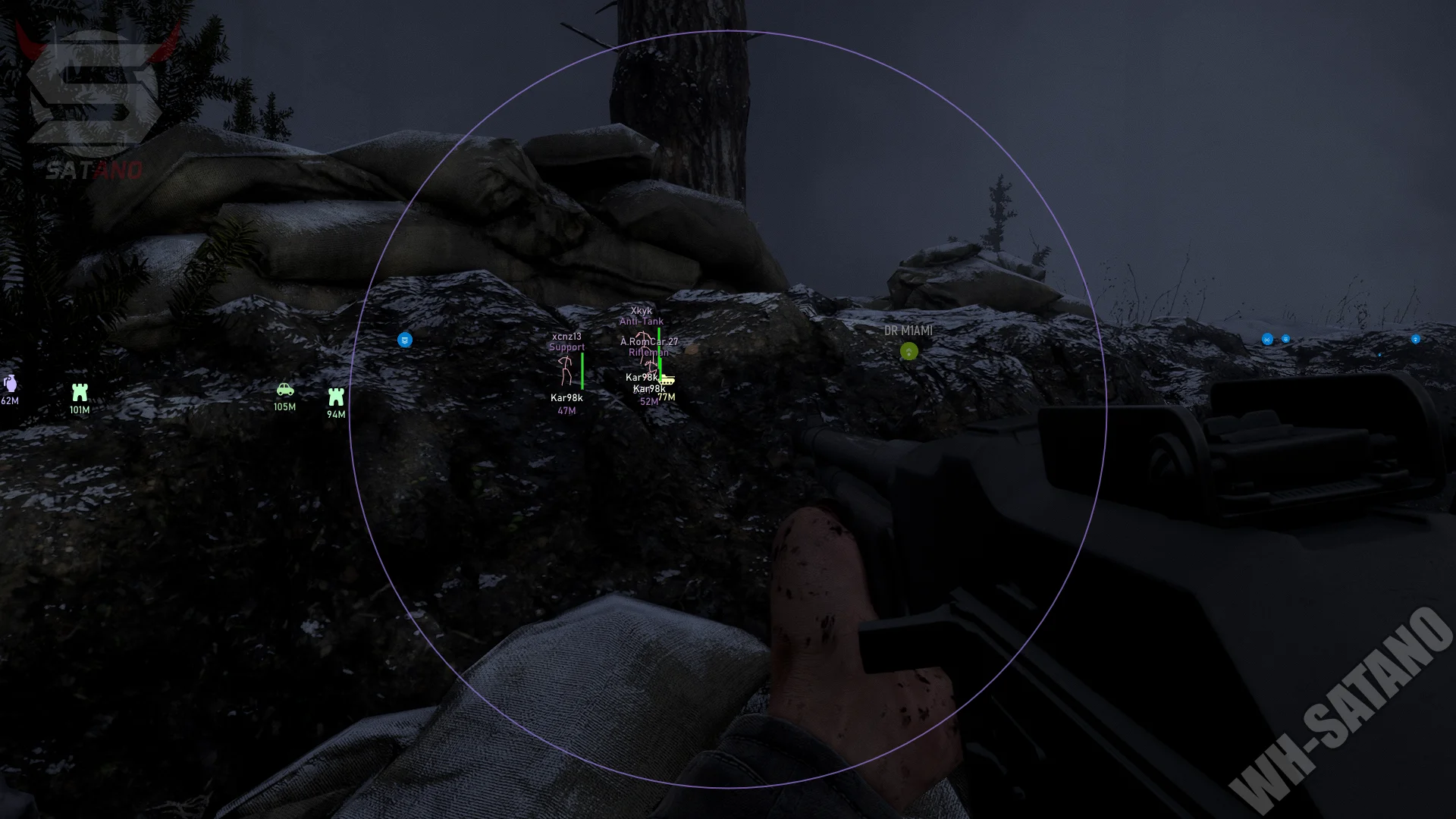This screenshot has width=1456, height=819.
Task: Click the car vehicle marker at 105M
Action: coord(285,390)
